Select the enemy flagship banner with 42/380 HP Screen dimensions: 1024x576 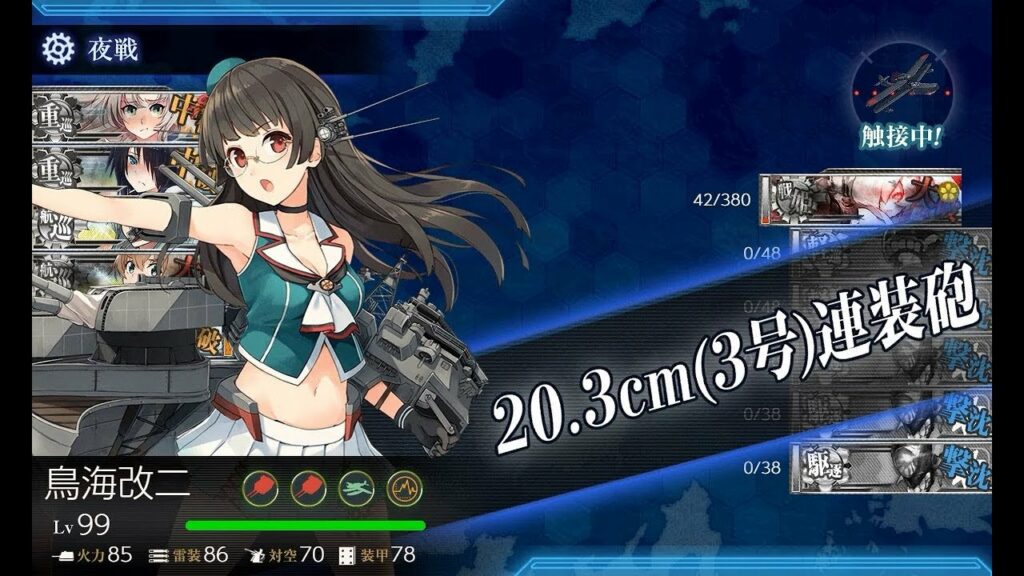tap(860, 199)
